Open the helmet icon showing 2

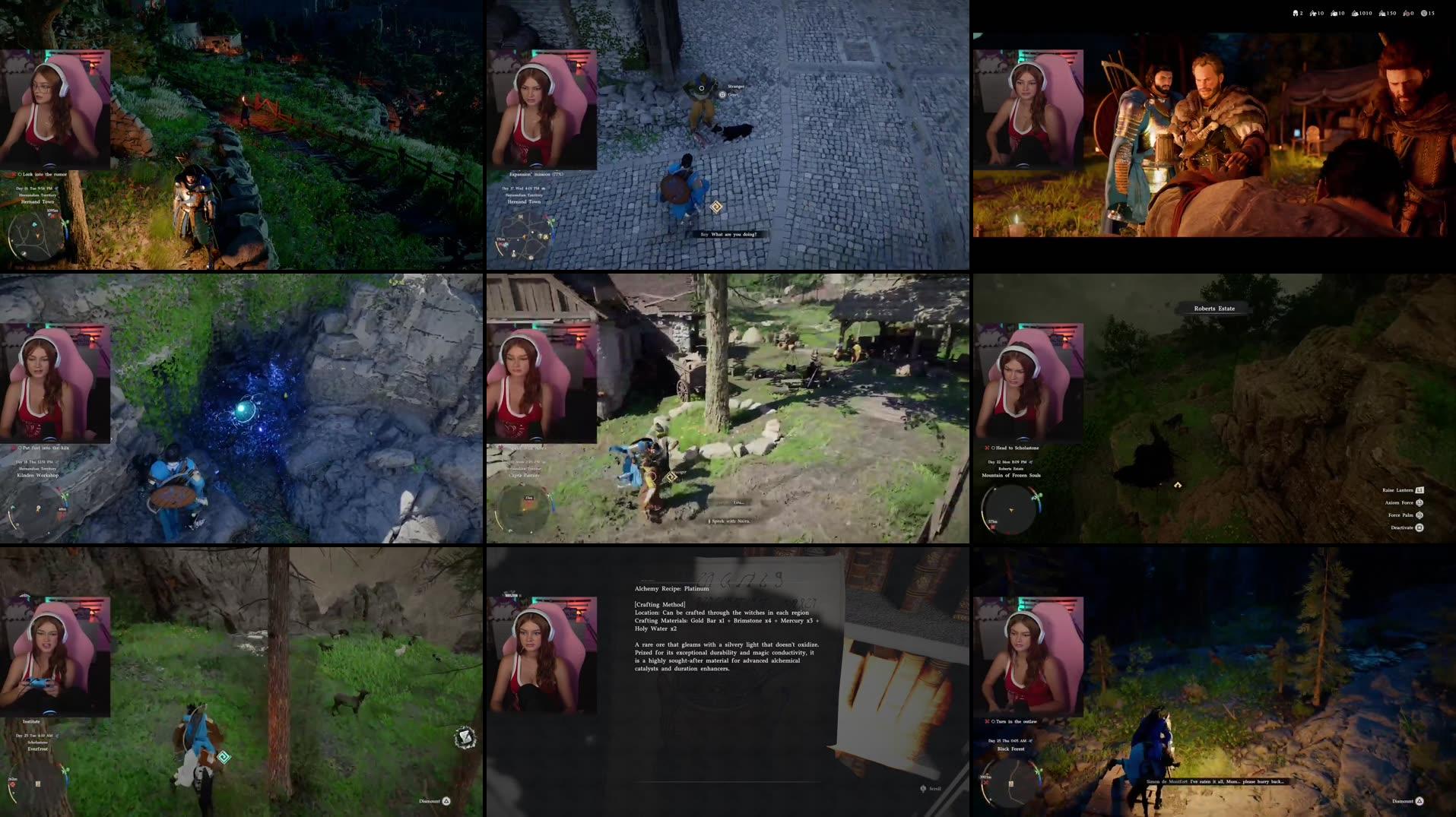1295,13
